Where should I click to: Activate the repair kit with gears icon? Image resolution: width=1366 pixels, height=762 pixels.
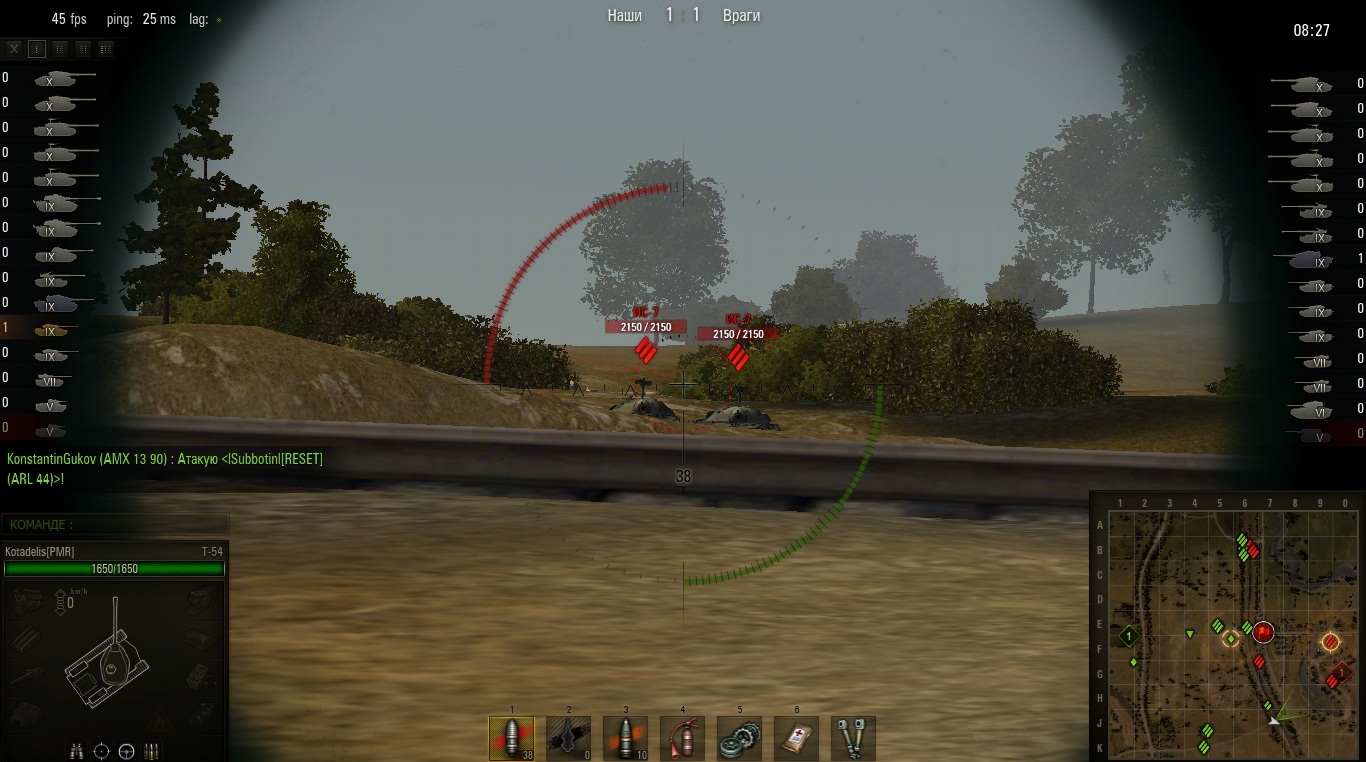[x=739, y=738]
